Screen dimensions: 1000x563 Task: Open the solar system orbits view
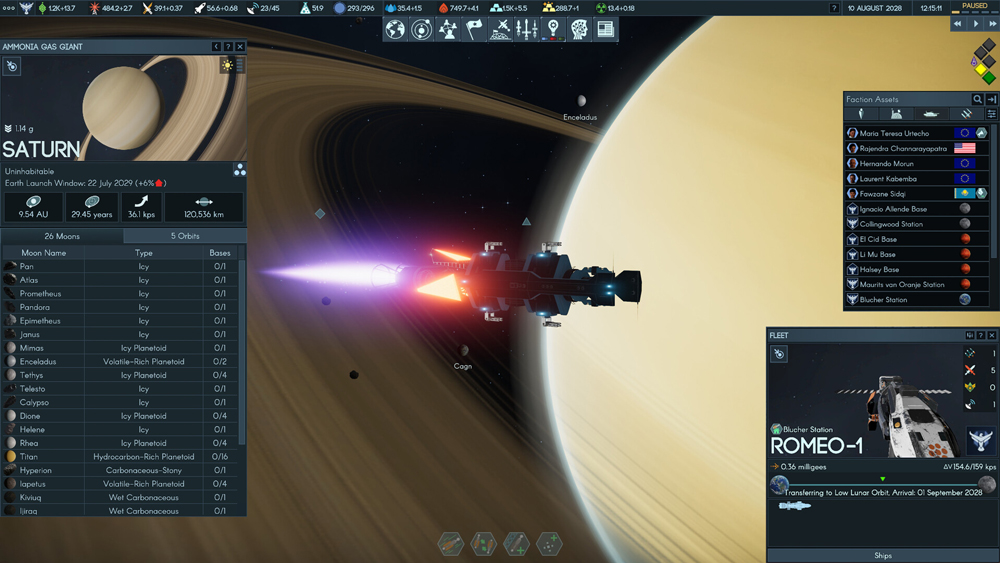coord(422,30)
